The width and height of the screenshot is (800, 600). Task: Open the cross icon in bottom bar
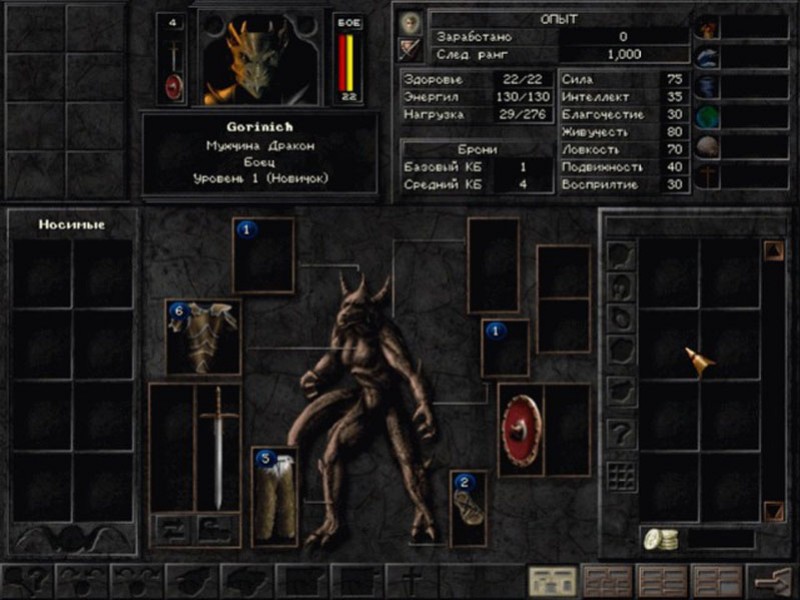[x=408, y=581]
